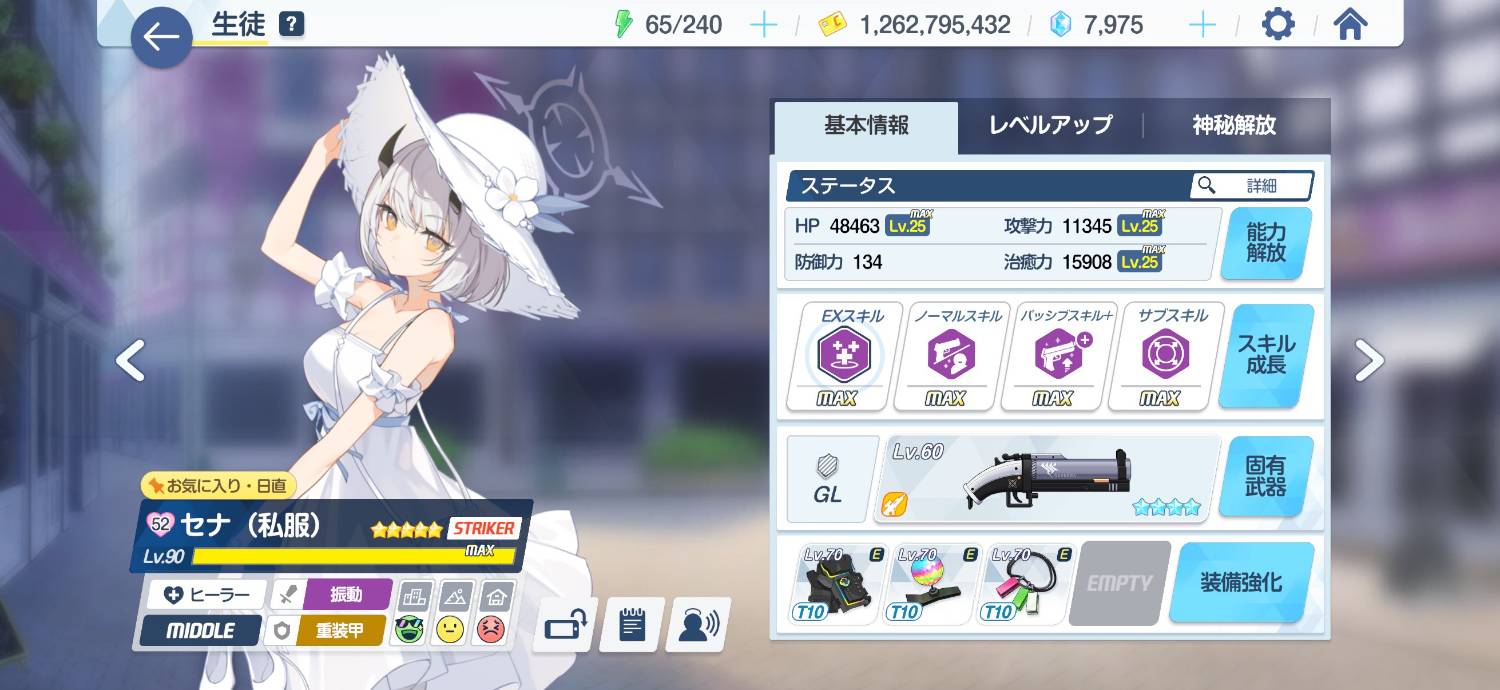The image size is (1500, 690).
Task: Show status 詳細 details
Action: (1251, 185)
